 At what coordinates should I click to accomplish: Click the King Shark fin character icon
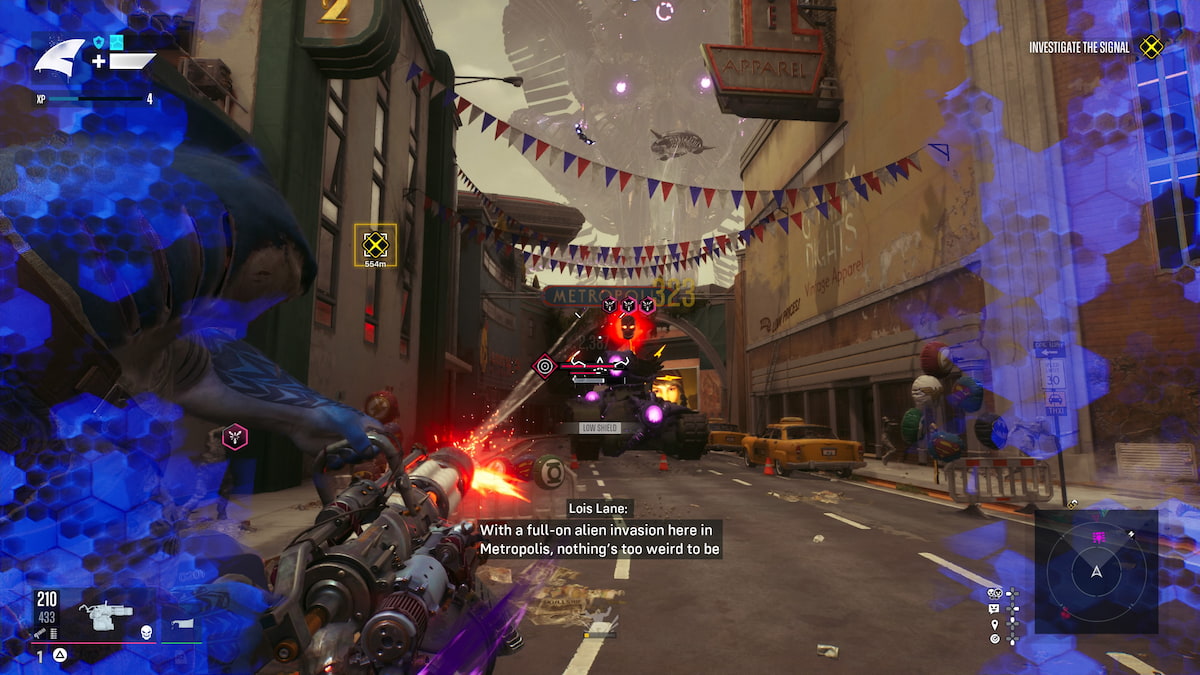[x=59, y=56]
